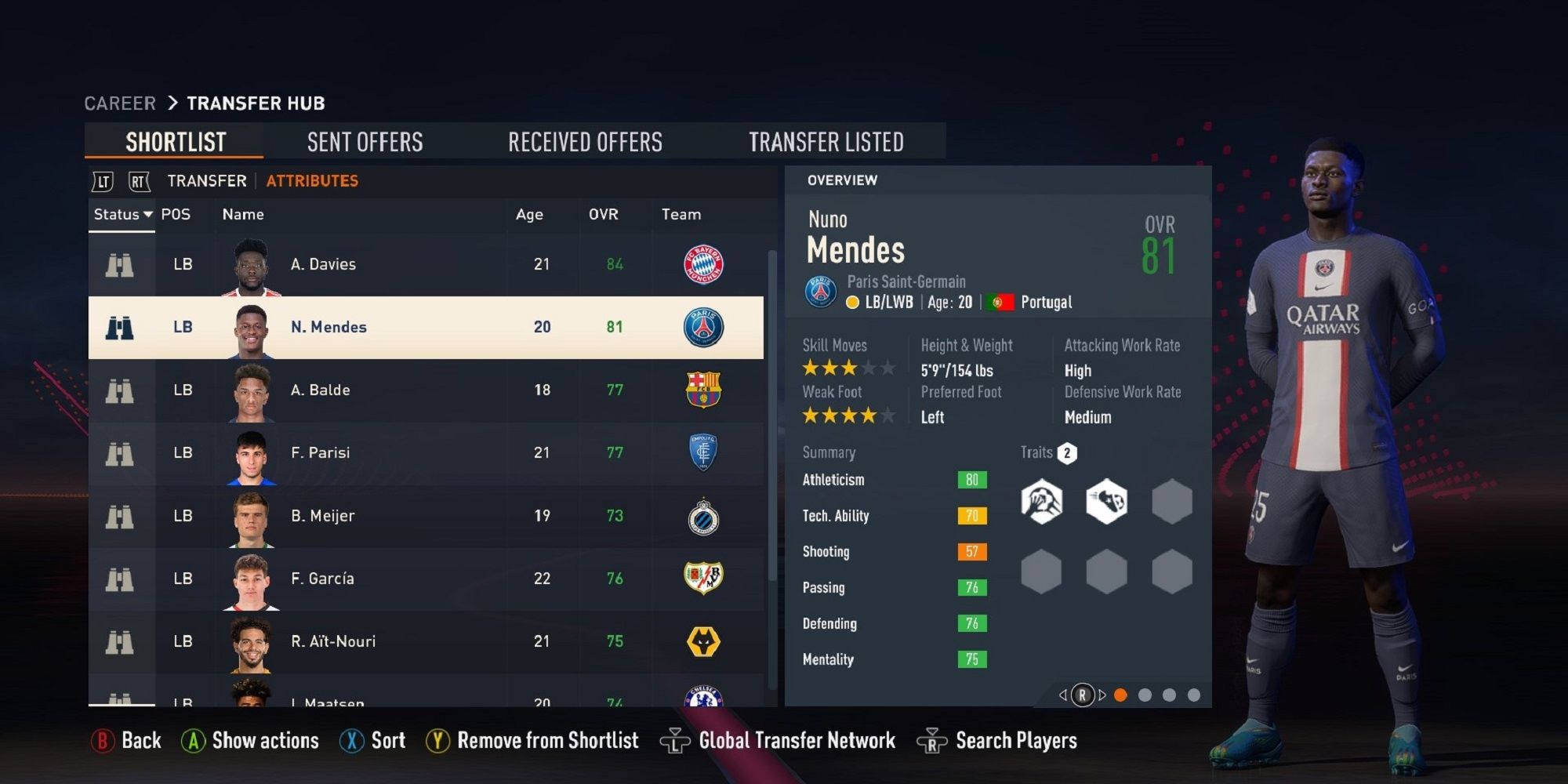Select the Bayern Munich crest on Davies' row
1568x784 pixels.
tap(703, 264)
